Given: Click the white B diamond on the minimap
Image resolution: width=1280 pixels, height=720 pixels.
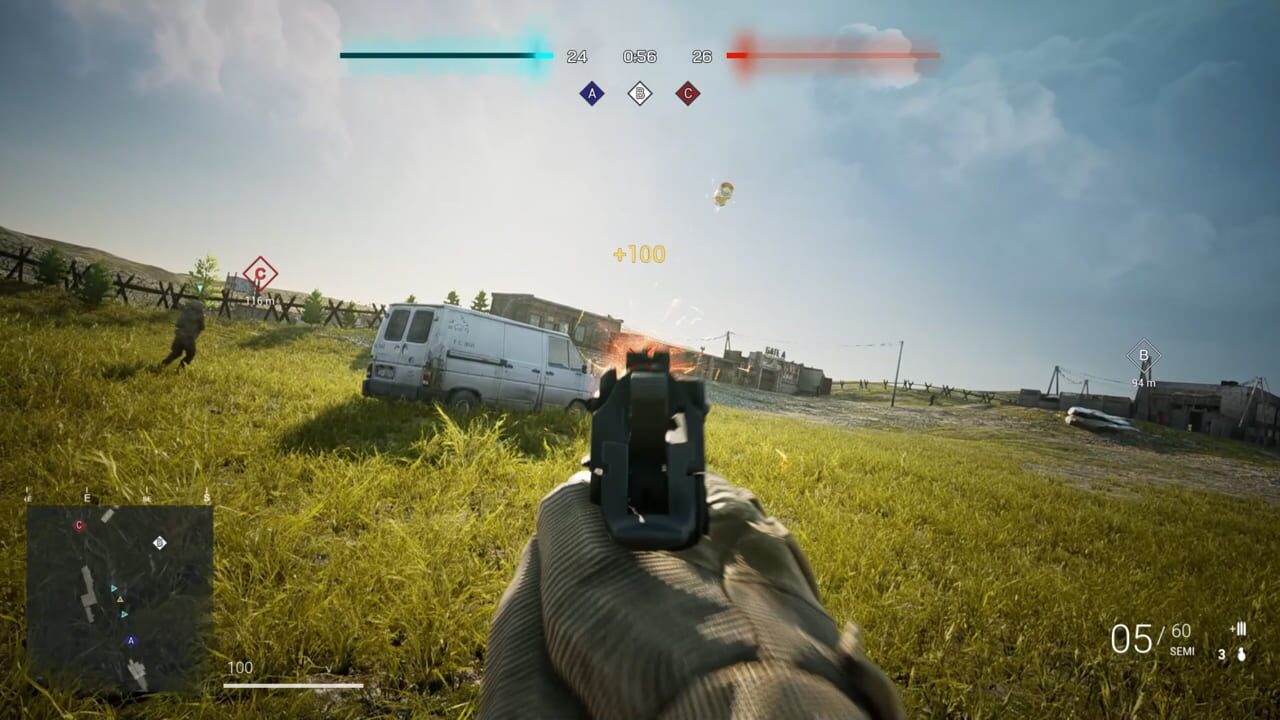Looking at the screenshot, I should tap(159, 543).
